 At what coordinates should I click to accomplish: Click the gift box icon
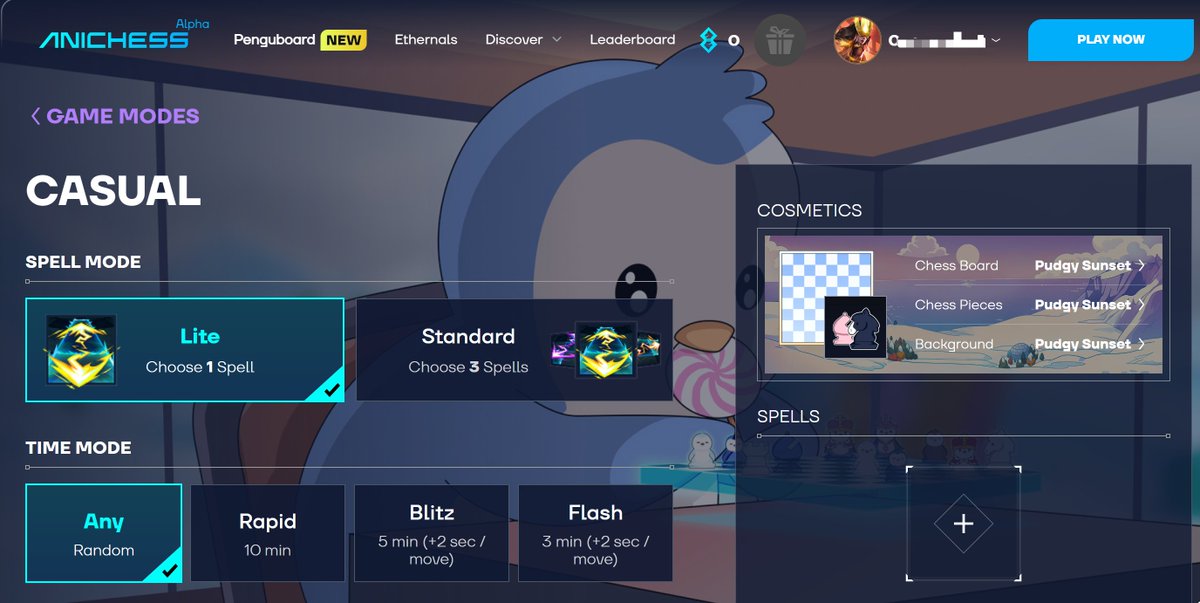[x=779, y=41]
